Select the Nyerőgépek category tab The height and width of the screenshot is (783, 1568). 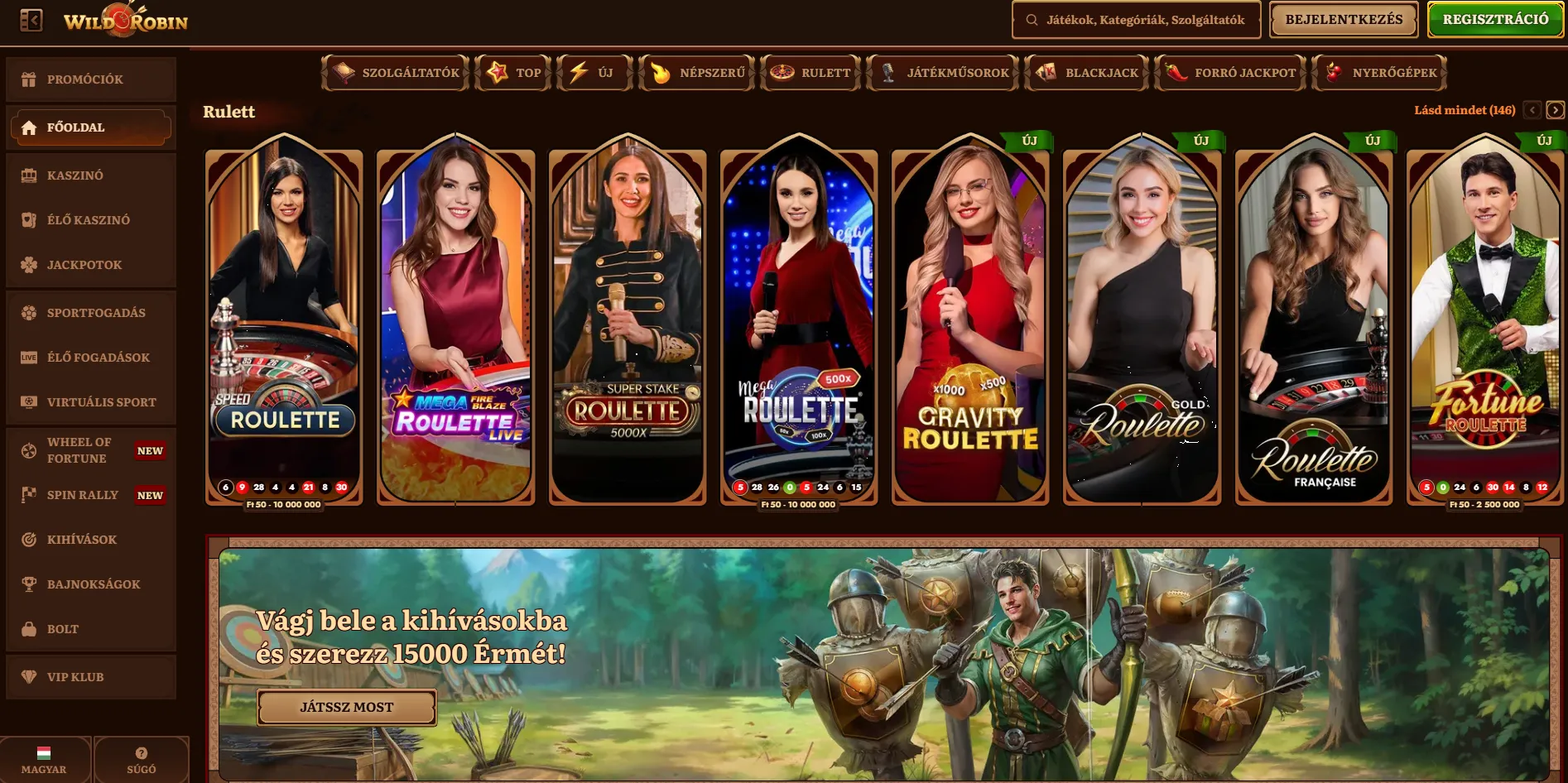(1379, 73)
